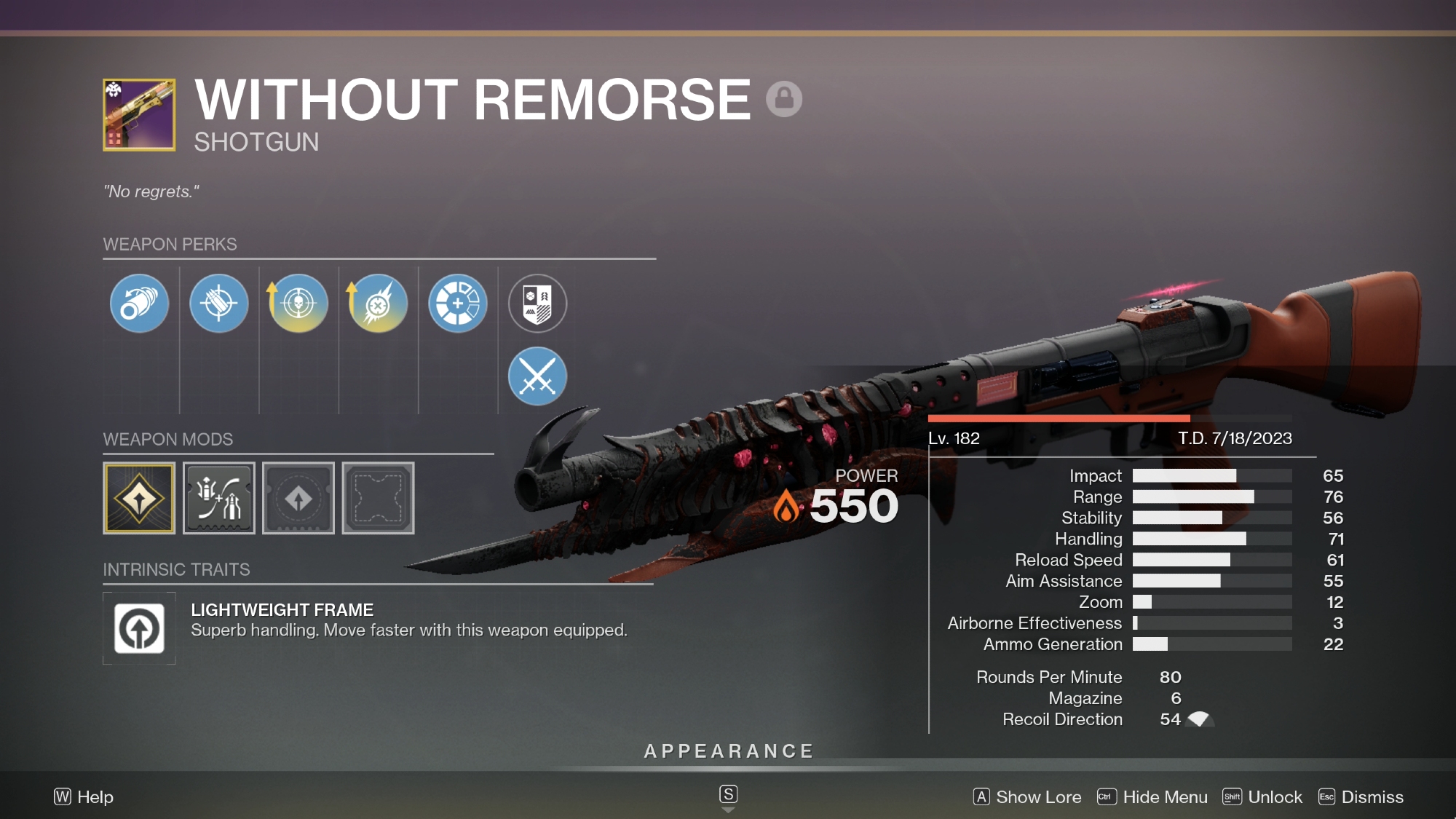Open the empty dashed-square mod socket

coord(378,499)
